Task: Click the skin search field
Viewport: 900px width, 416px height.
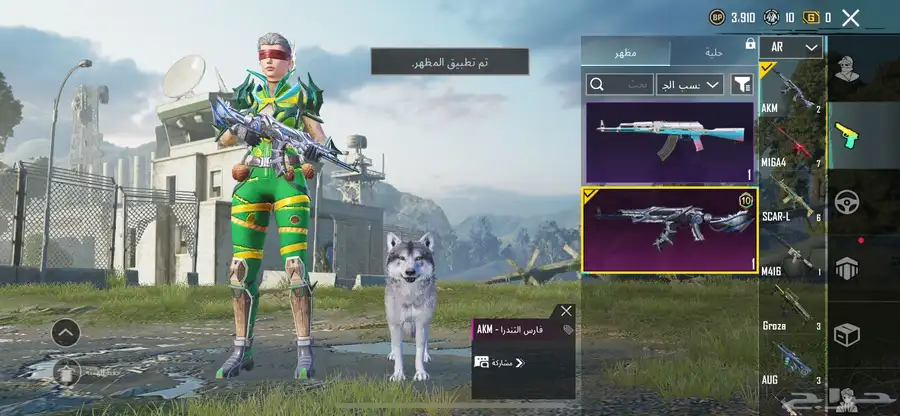Action: (620, 84)
